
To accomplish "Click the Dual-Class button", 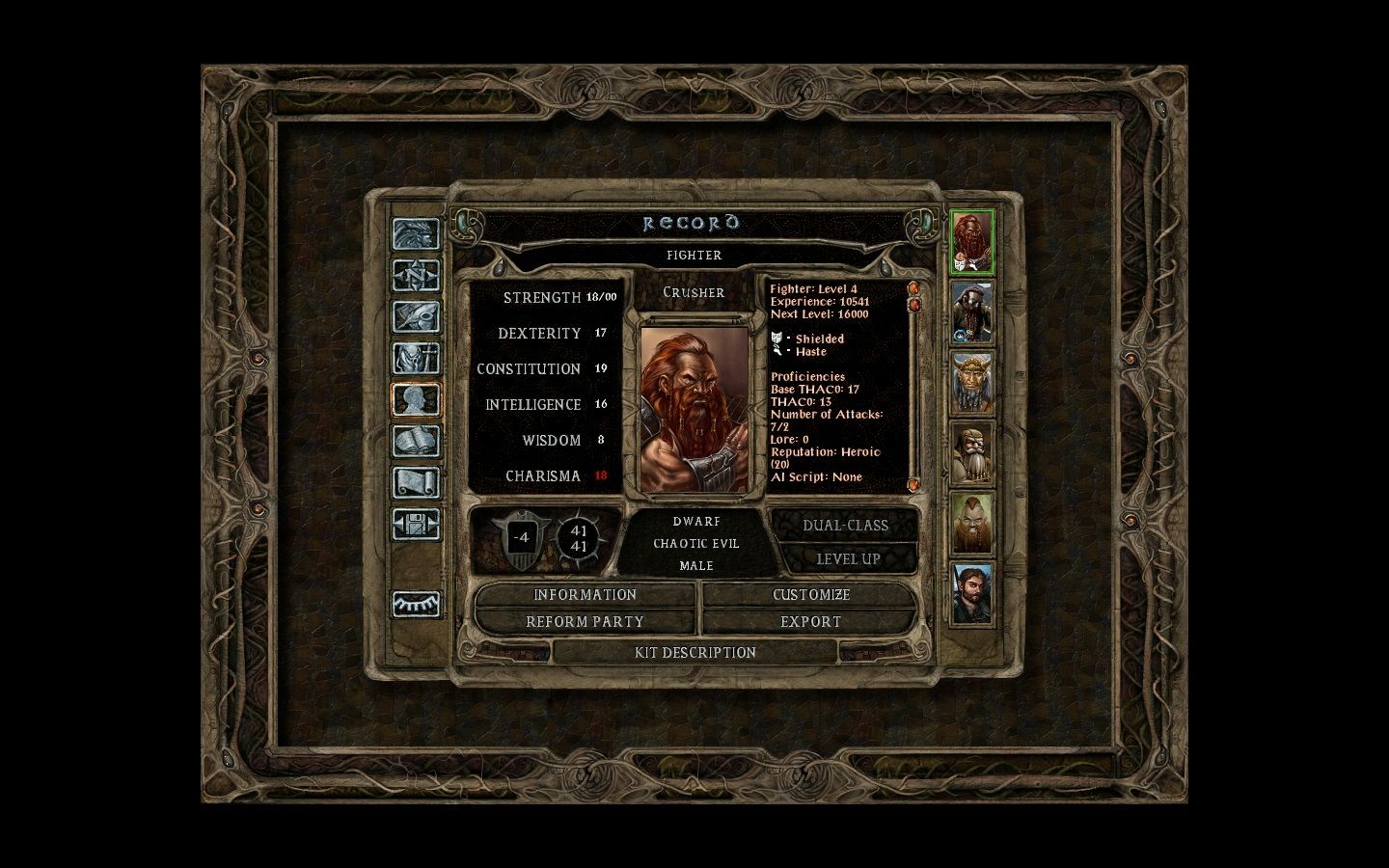I will pos(845,526).
